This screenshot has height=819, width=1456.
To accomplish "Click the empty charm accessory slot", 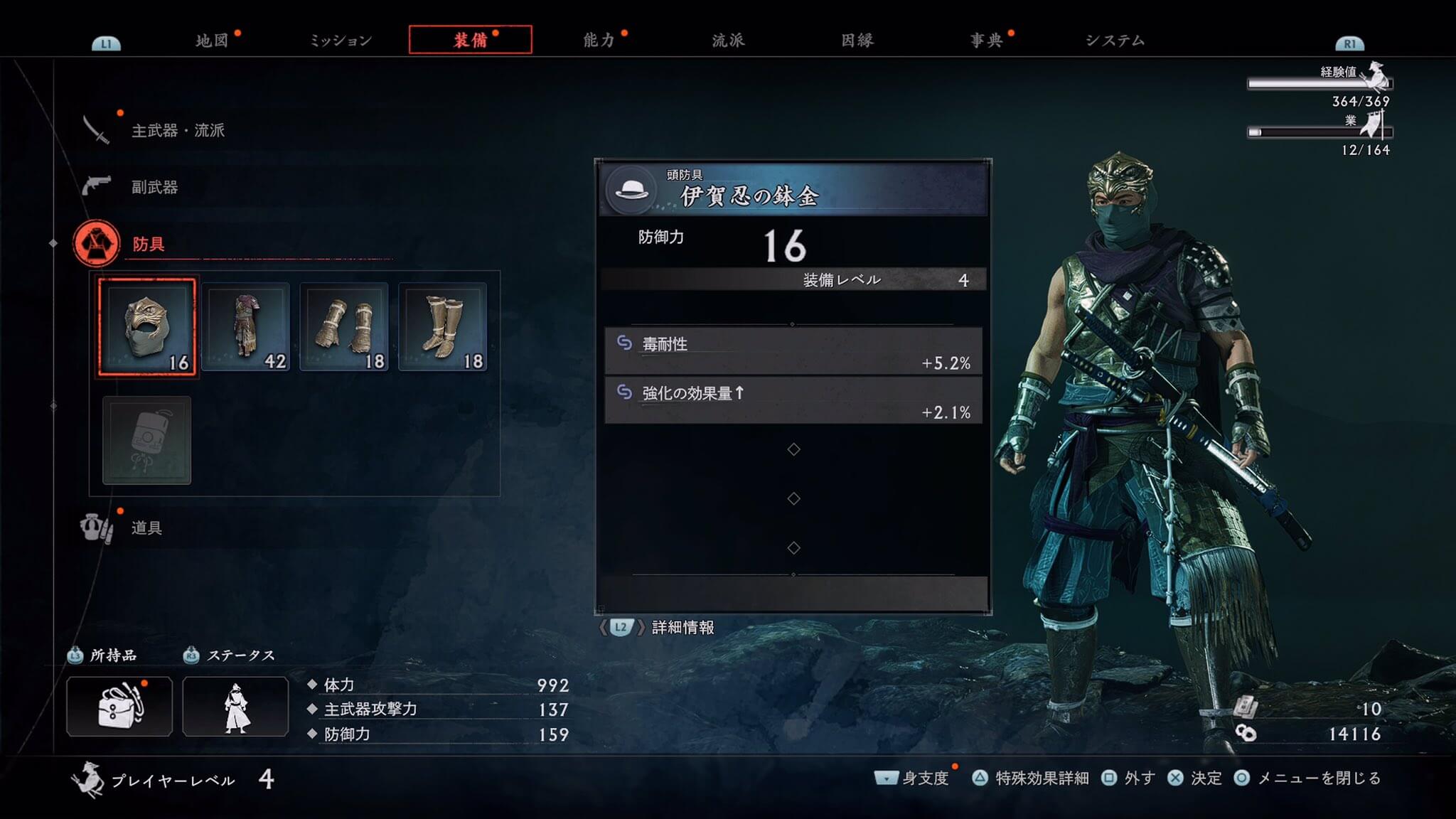I will click(147, 440).
